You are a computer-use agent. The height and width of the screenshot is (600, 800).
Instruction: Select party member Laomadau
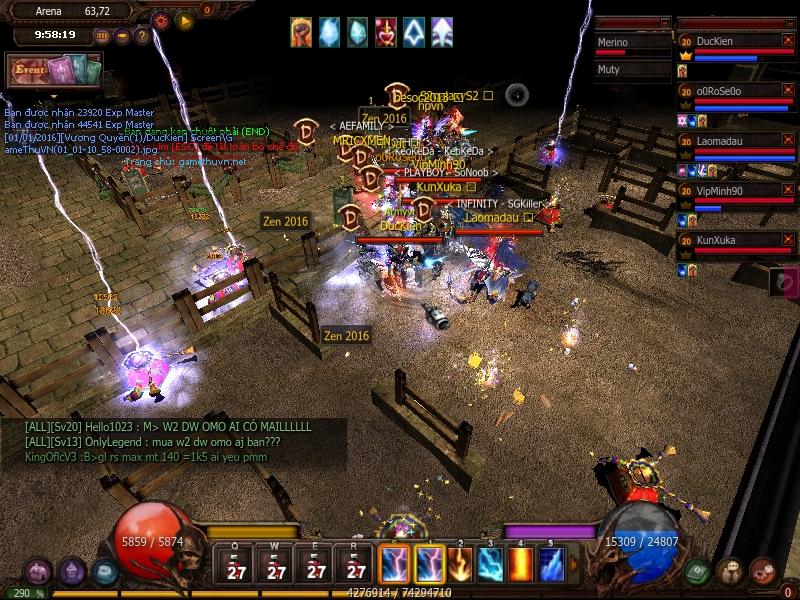(x=730, y=141)
